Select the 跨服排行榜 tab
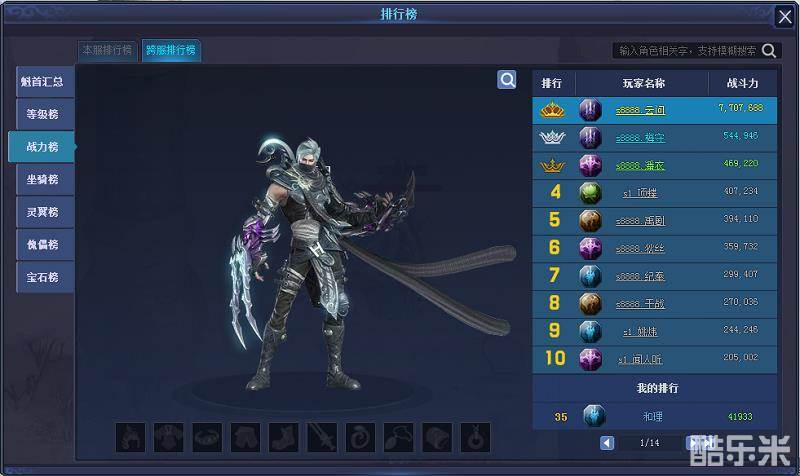Image resolution: width=800 pixels, height=476 pixels. coord(170,50)
